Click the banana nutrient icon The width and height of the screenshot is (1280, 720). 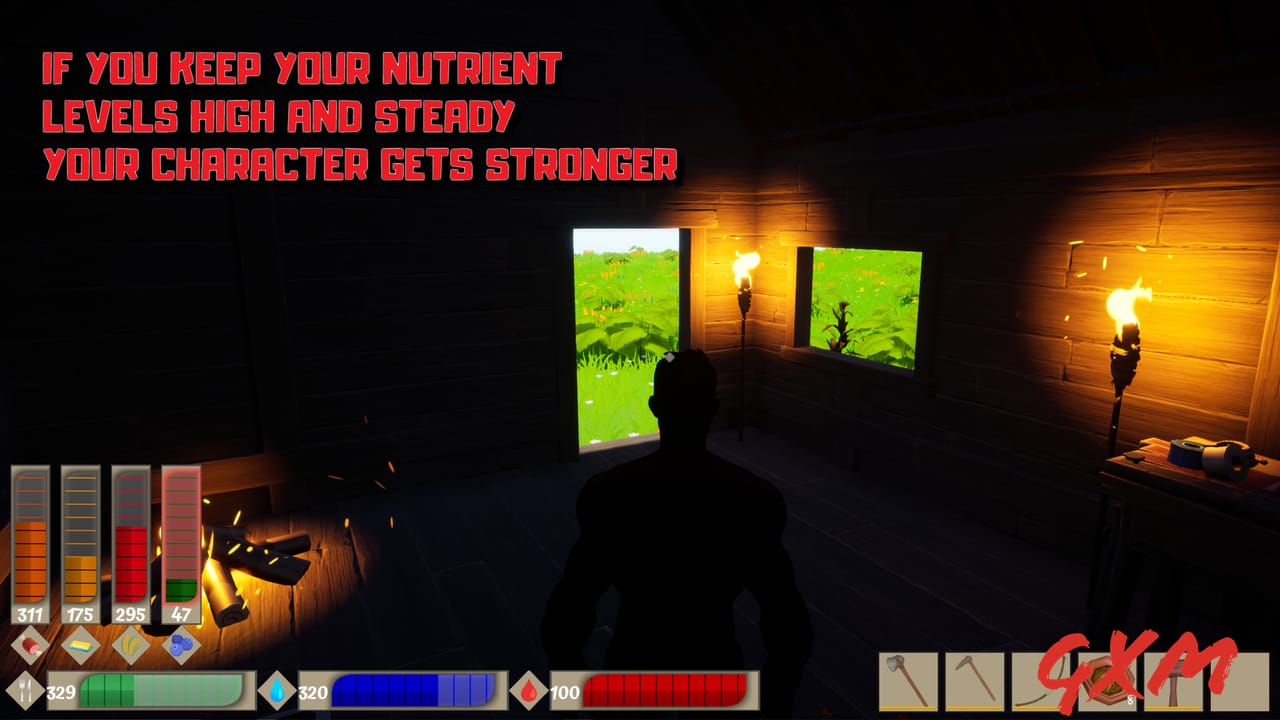coord(131,645)
